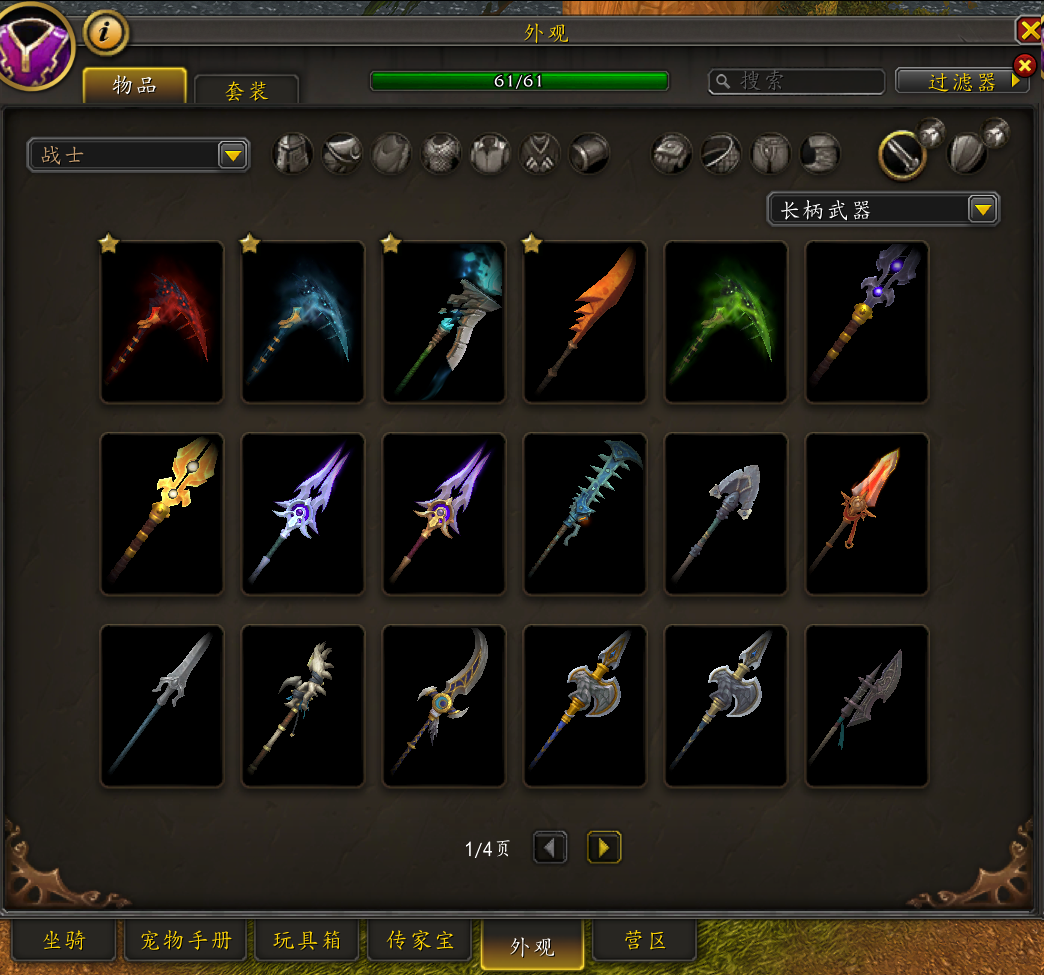Show the 传家宝 heirlooms tab
The image size is (1044, 975).
point(420,941)
